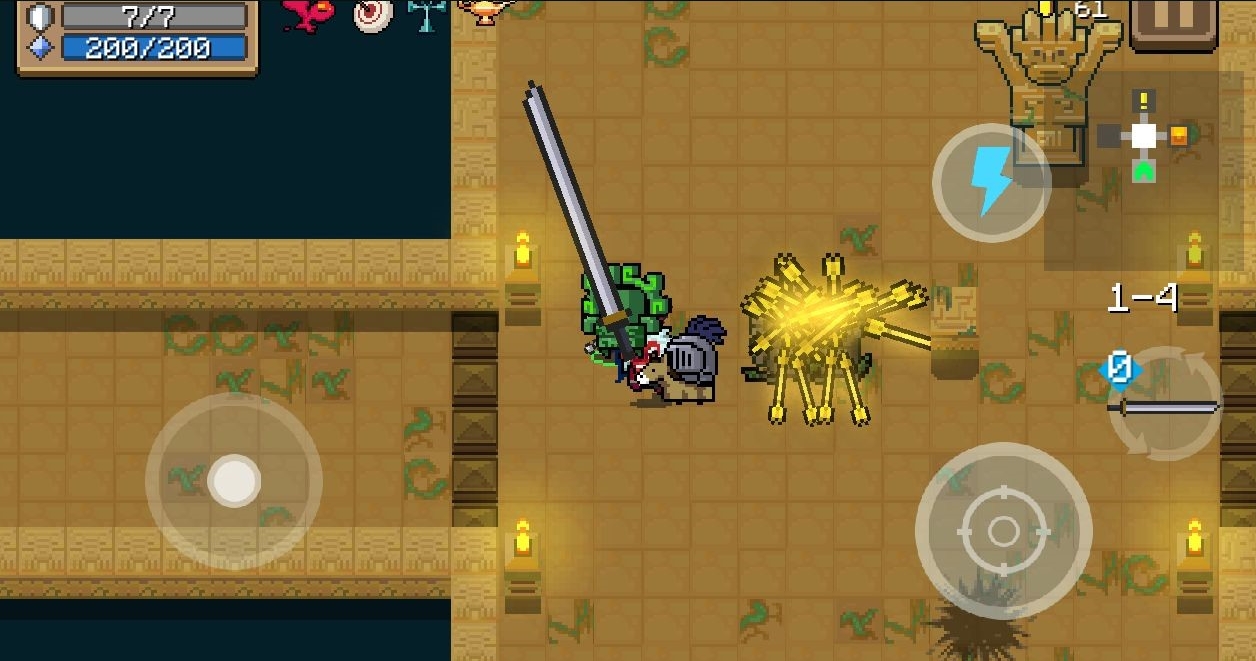Click the virtual movement joystick

pos(234,481)
